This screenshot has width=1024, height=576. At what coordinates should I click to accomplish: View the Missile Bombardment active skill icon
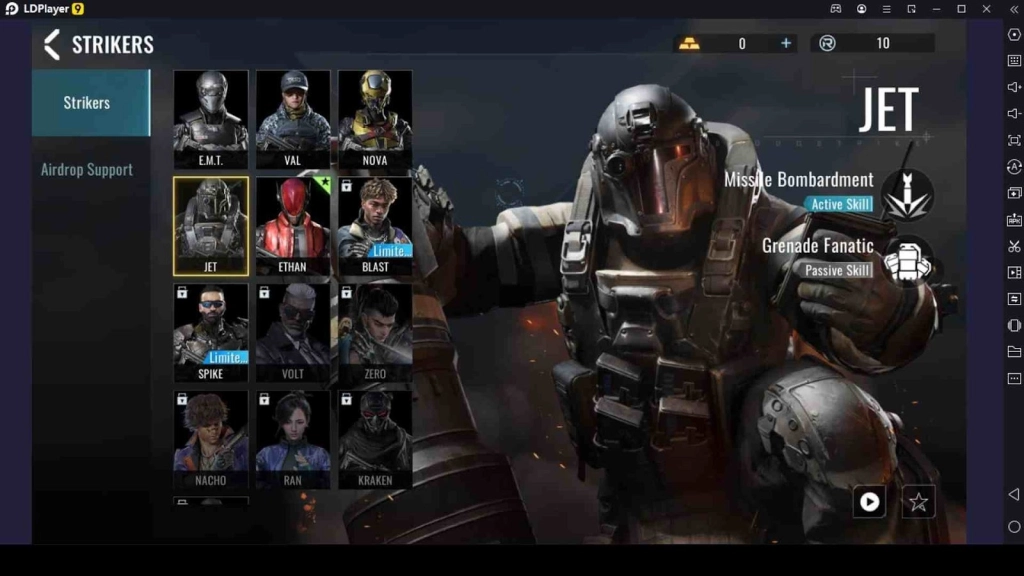coord(908,193)
